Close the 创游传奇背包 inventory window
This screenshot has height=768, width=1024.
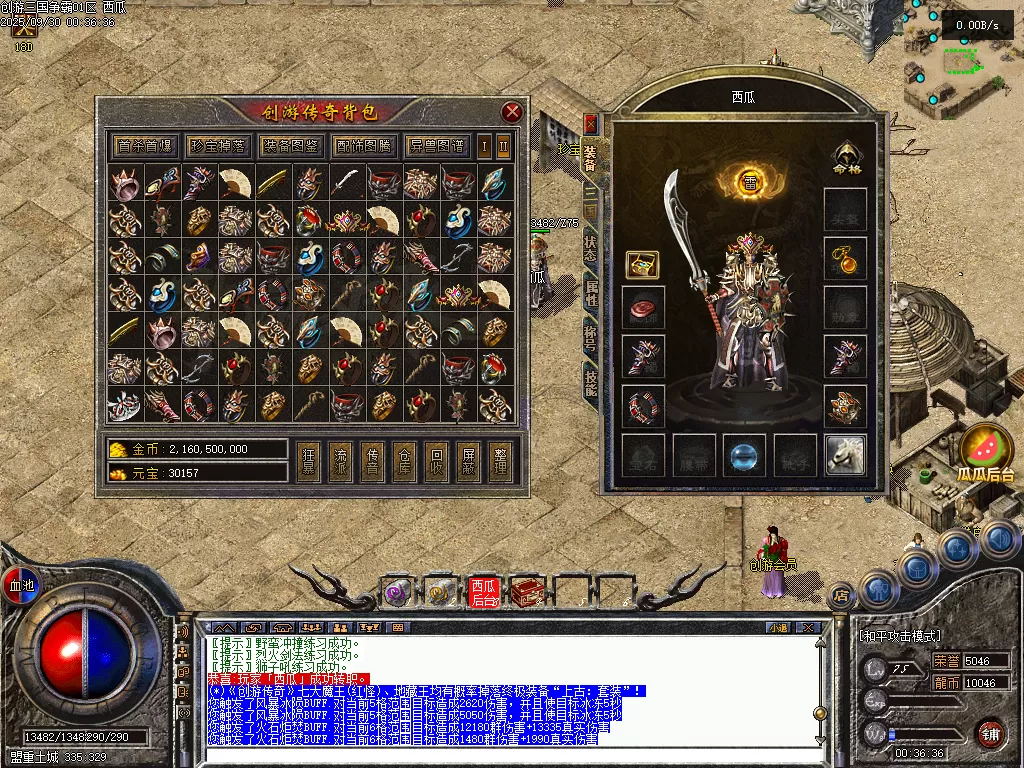512,112
